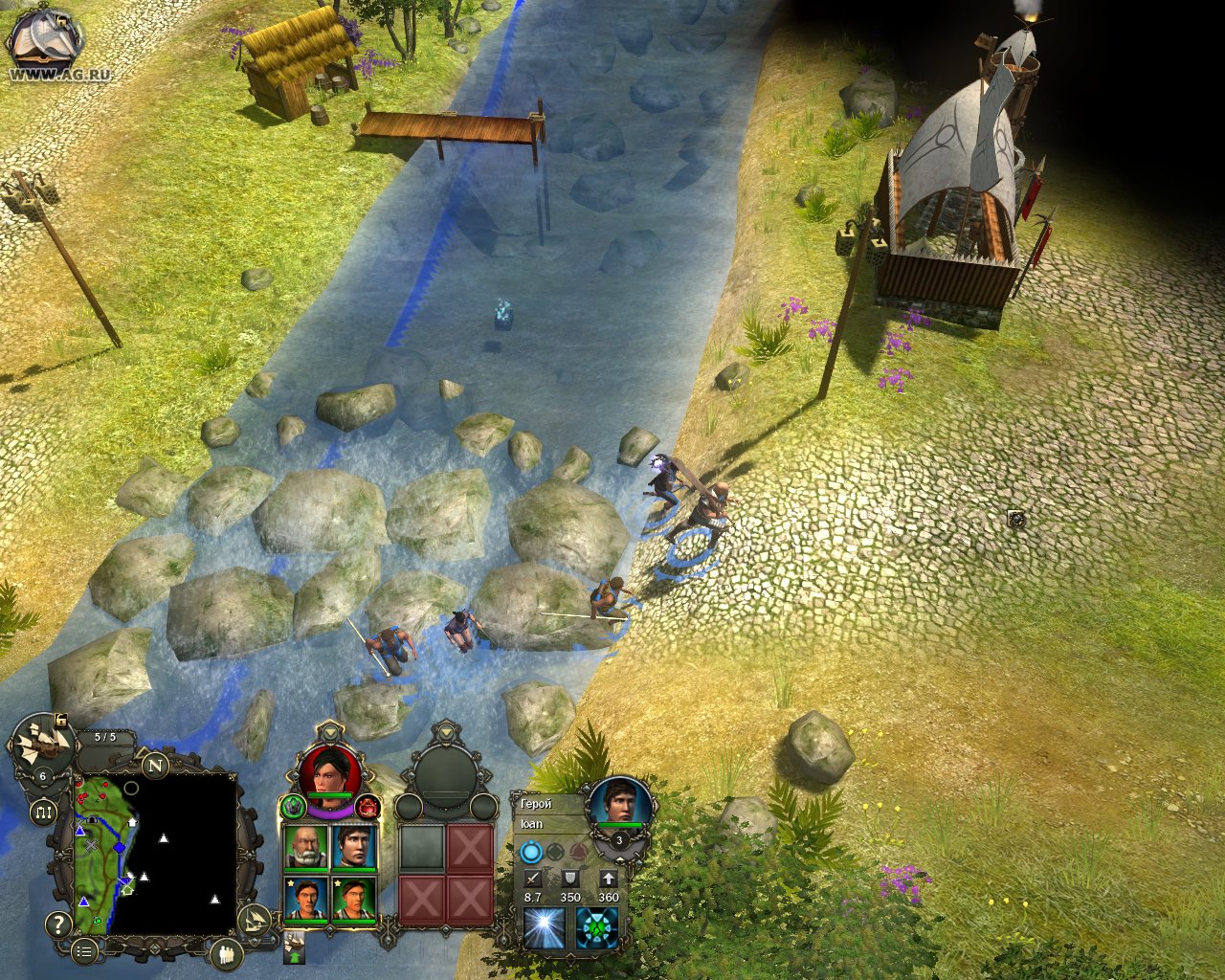Image resolution: width=1225 pixels, height=980 pixels.
Task: Activate the green shield ring ability
Action: tap(596, 928)
